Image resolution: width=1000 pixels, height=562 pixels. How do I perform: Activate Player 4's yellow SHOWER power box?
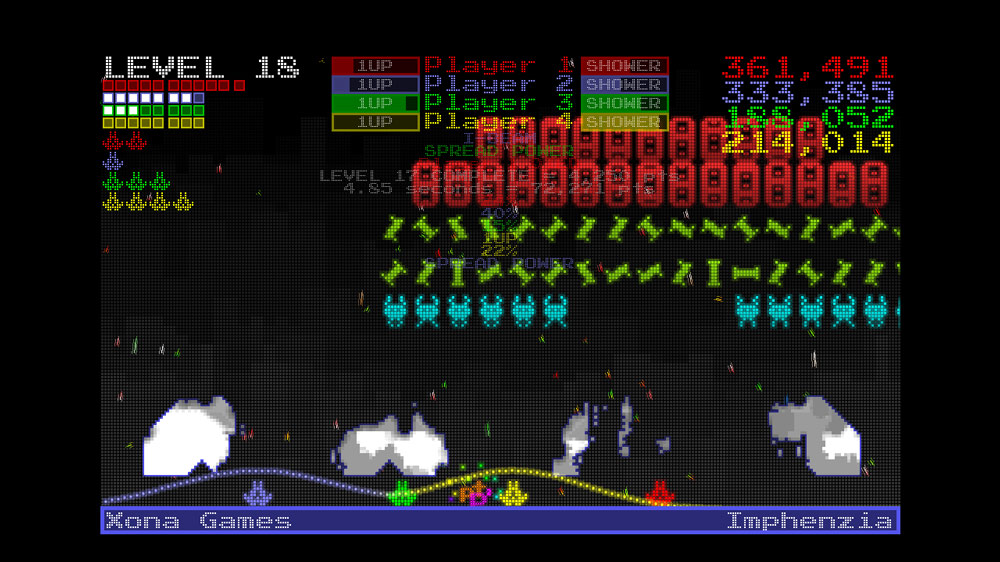(624, 122)
